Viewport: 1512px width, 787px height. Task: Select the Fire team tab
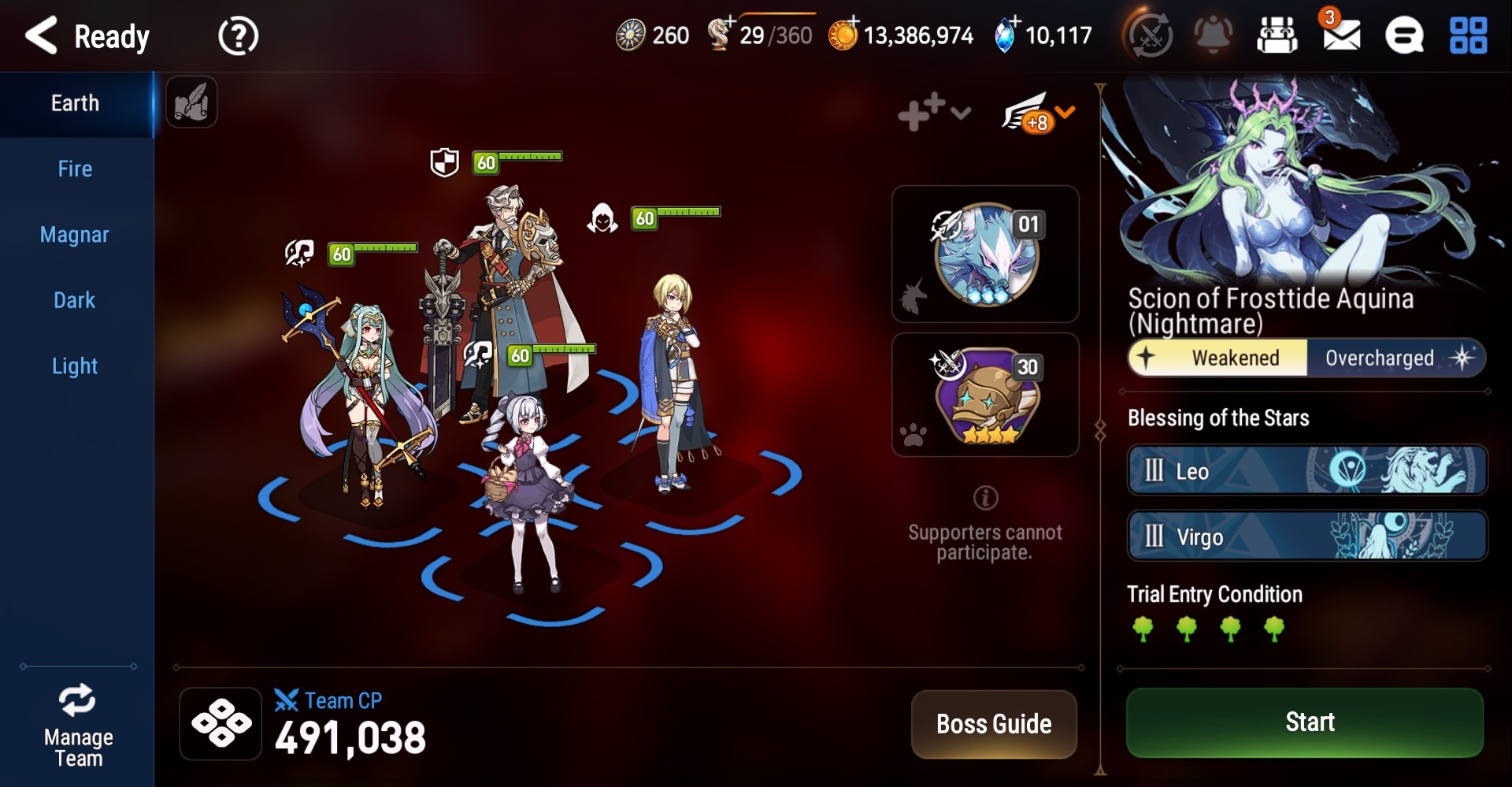76,169
